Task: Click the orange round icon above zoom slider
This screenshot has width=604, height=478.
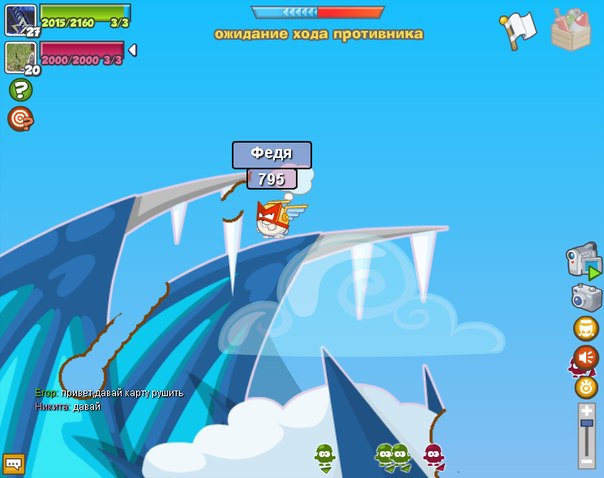Action: pos(586,386)
